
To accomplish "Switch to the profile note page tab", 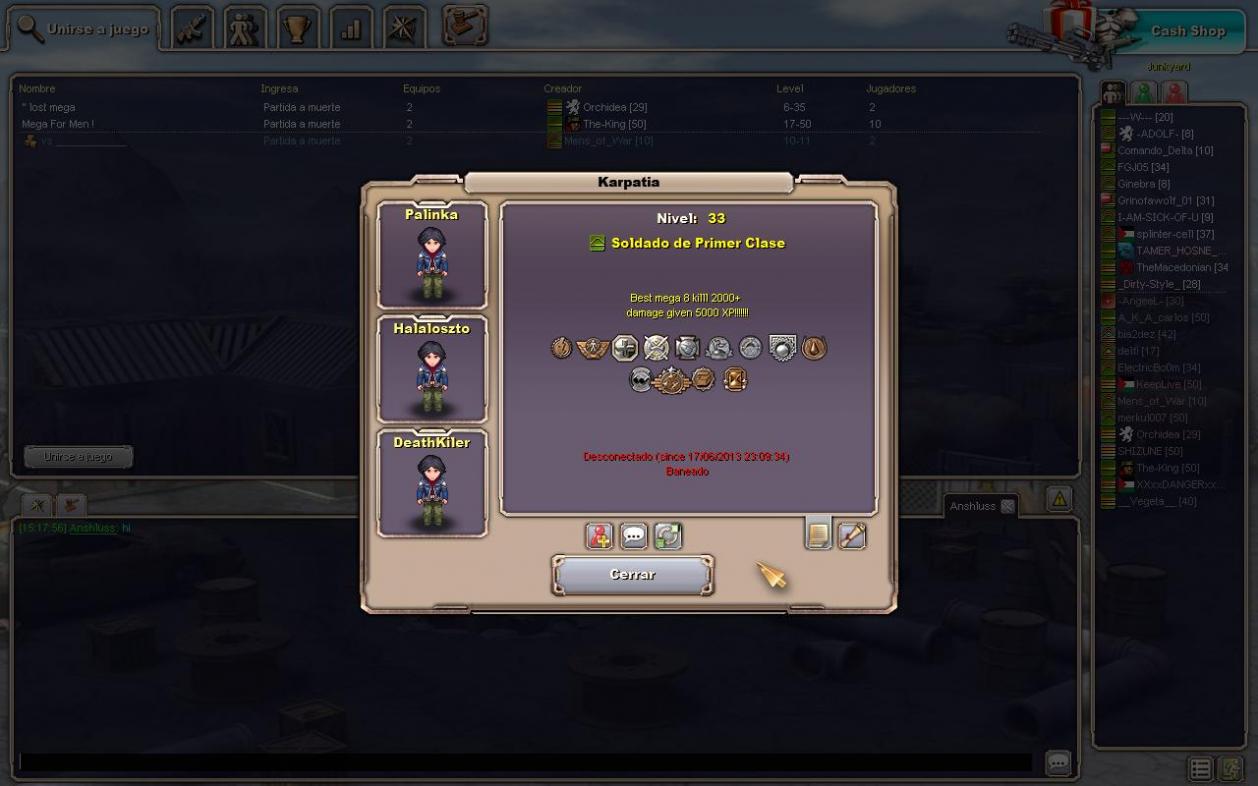I will tap(818, 535).
